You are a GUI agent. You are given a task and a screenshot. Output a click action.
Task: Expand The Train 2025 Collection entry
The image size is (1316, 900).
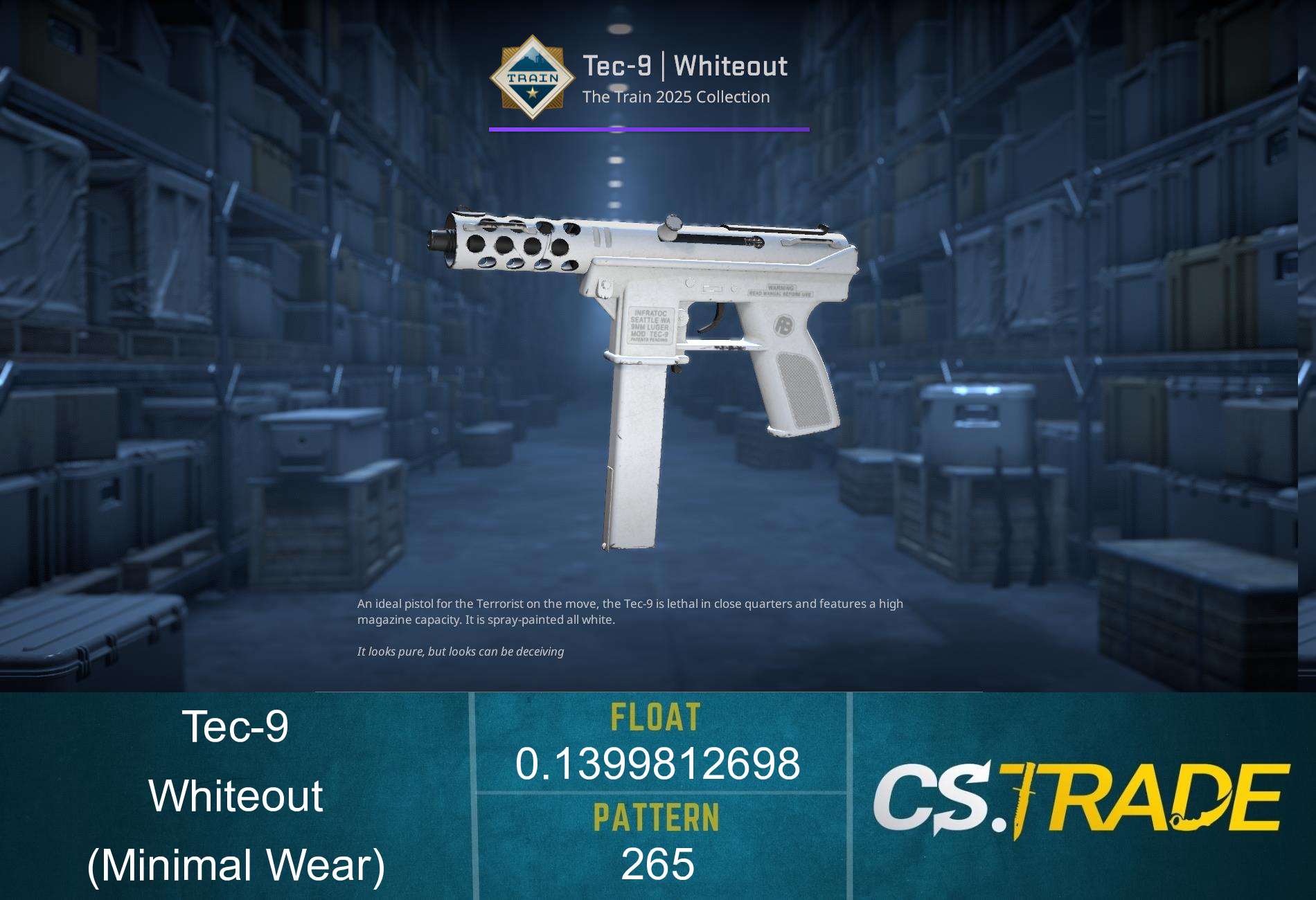(x=675, y=98)
